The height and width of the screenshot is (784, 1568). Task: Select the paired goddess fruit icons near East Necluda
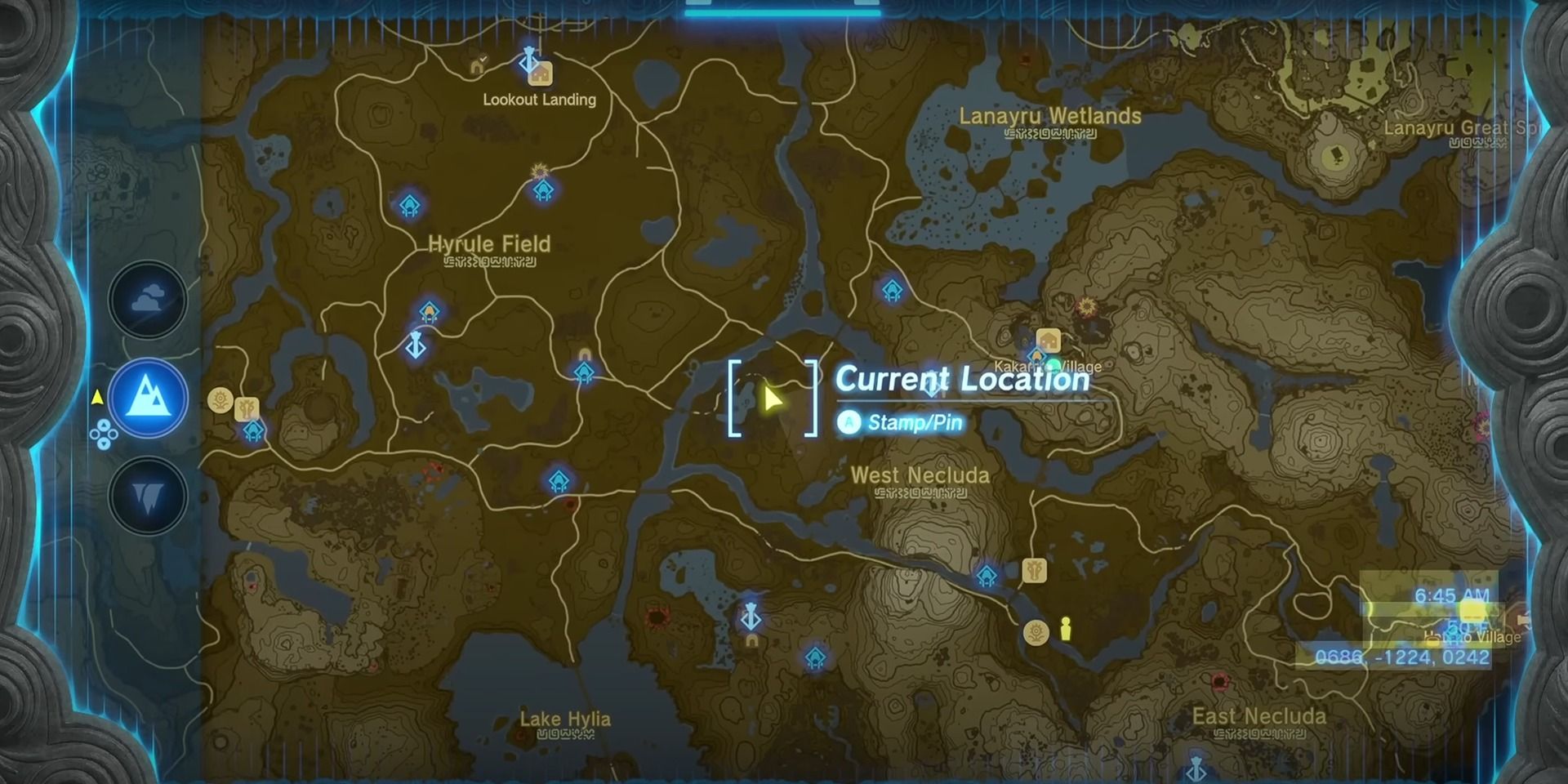click(1036, 633)
